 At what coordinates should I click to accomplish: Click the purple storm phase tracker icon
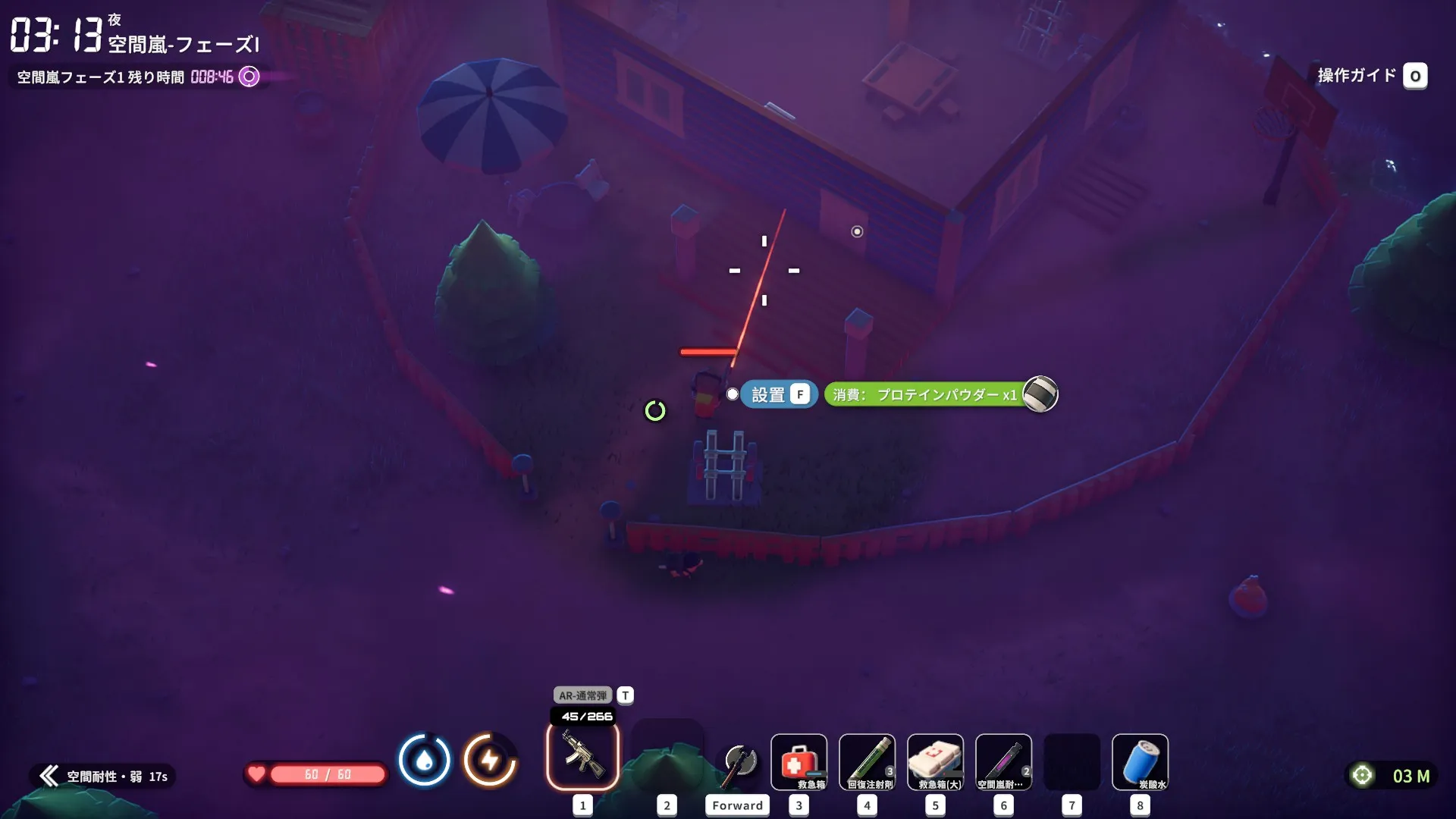[x=249, y=77]
